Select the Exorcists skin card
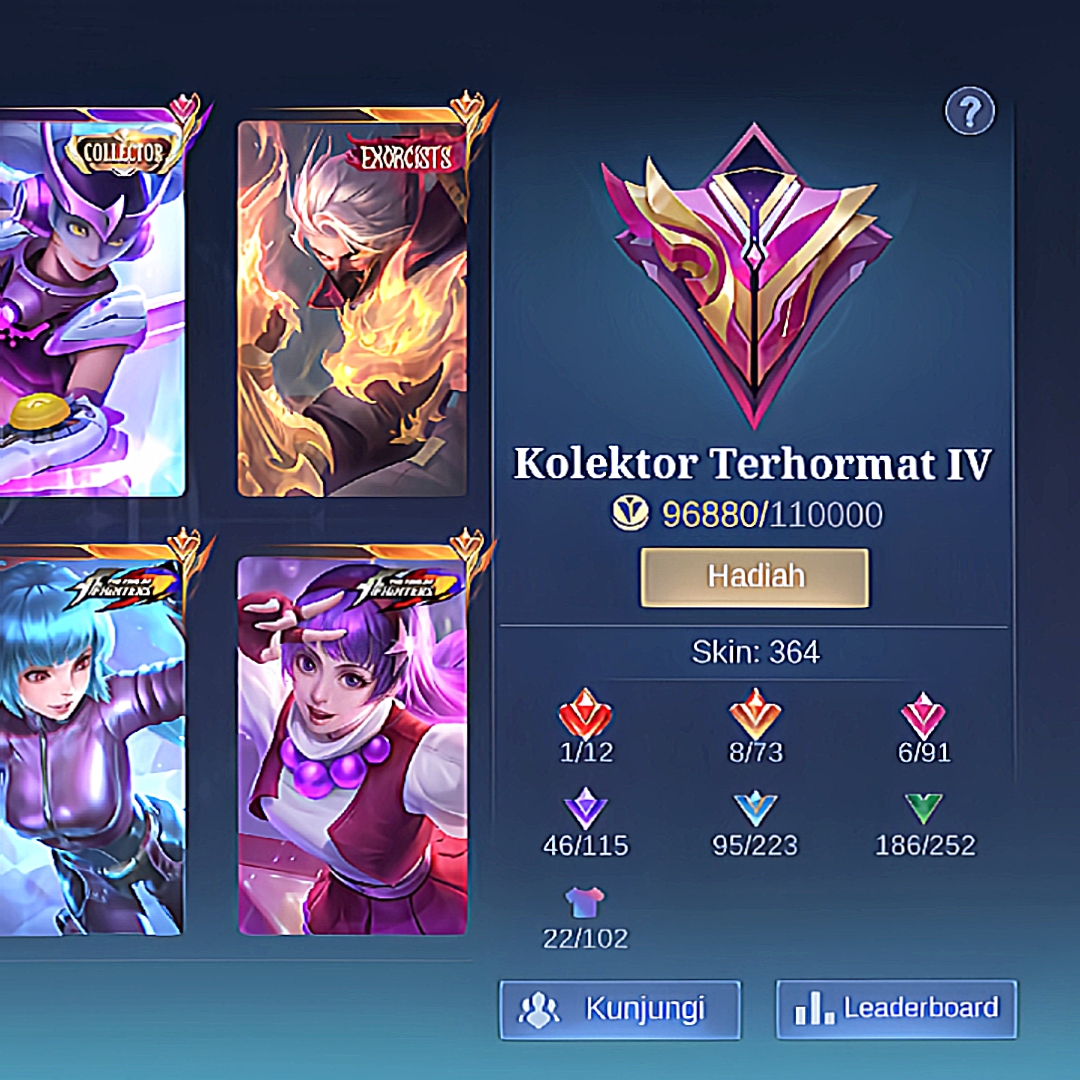1080x1080 pixels. click(x=352, y=308)
